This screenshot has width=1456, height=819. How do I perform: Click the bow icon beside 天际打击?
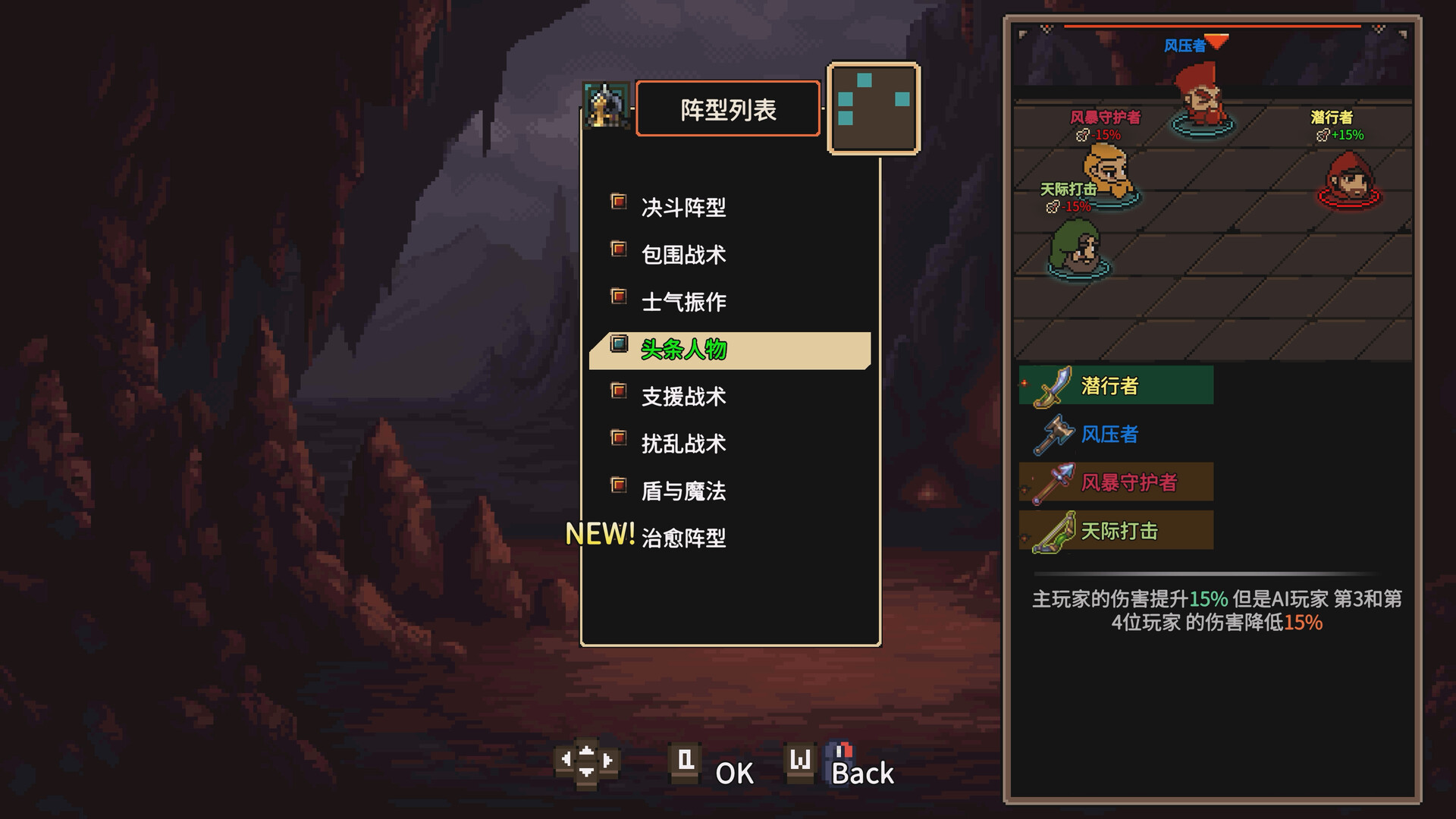point(1053,529)
